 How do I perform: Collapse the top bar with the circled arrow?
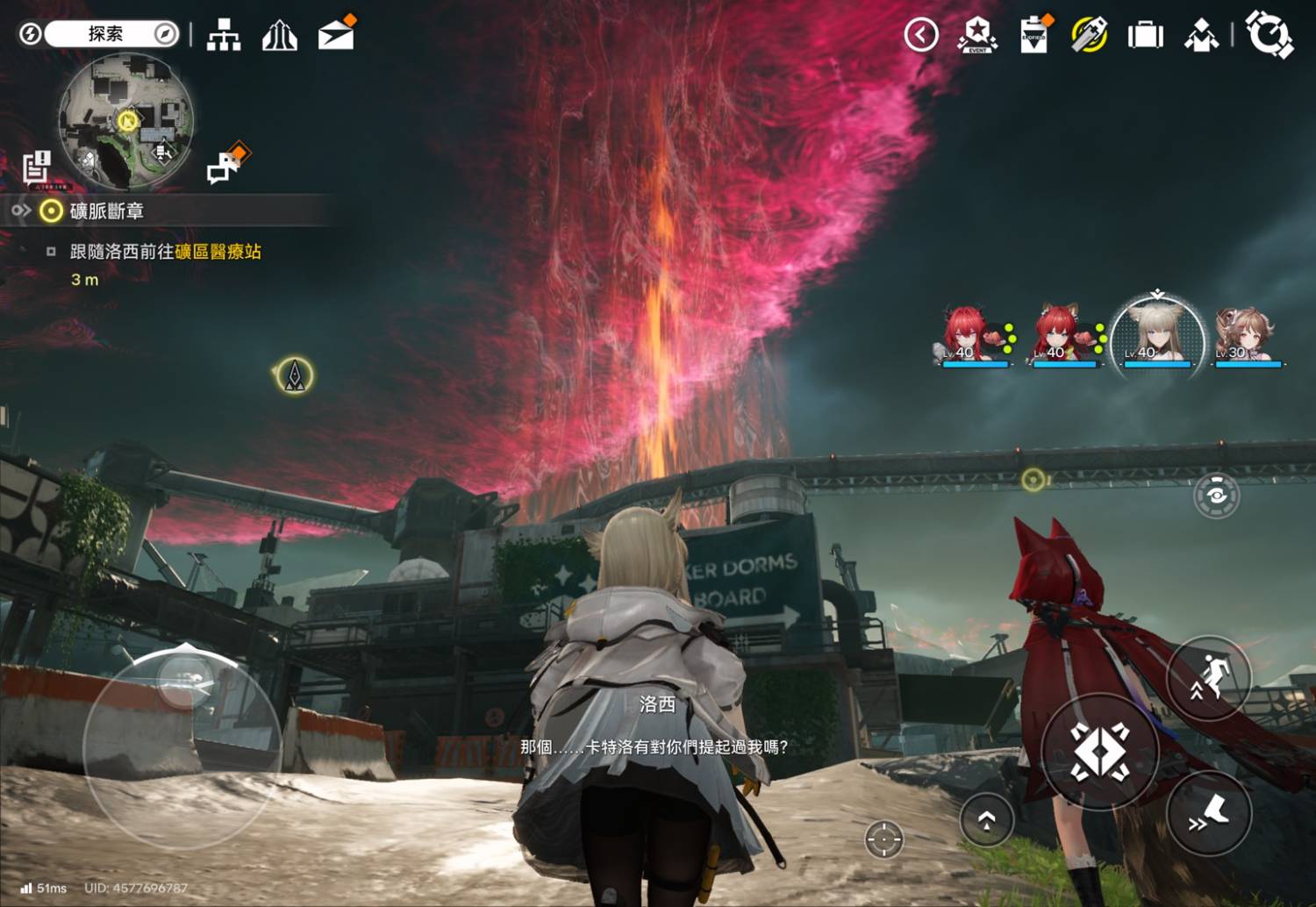(x=921, y=35)
